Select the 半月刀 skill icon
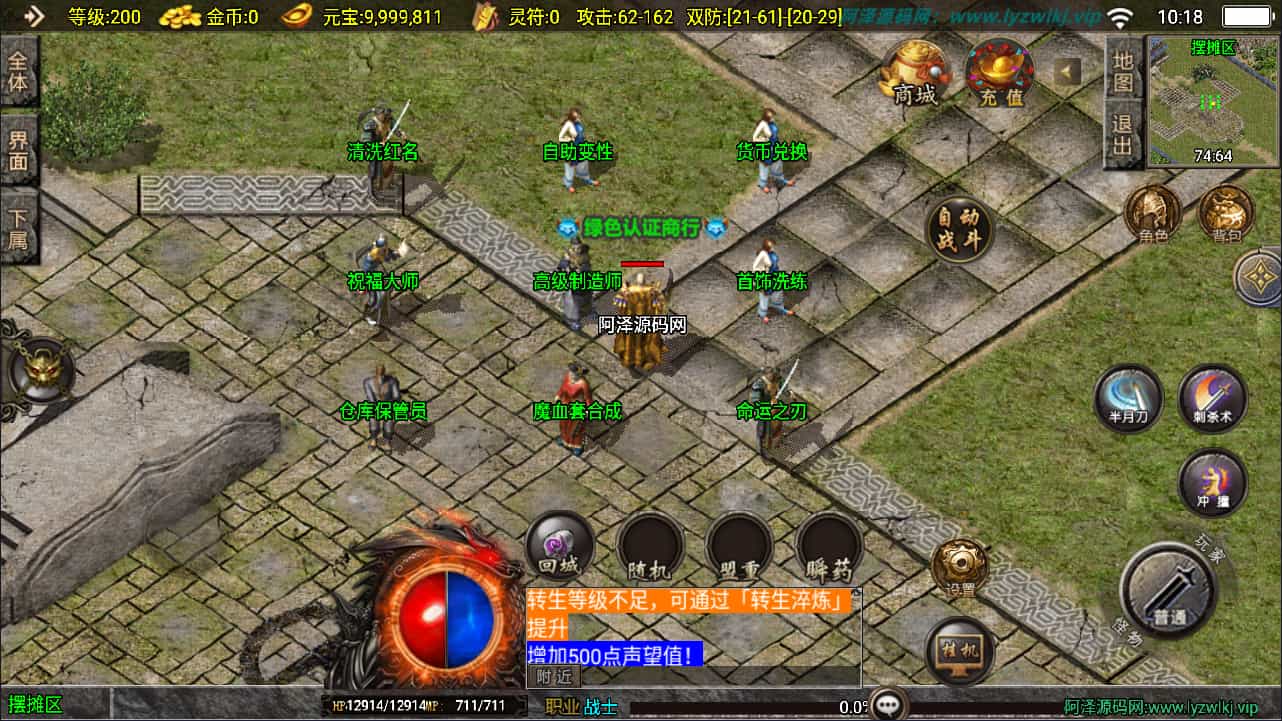This screenshot has width=1282, height=721. [1128, 398]
